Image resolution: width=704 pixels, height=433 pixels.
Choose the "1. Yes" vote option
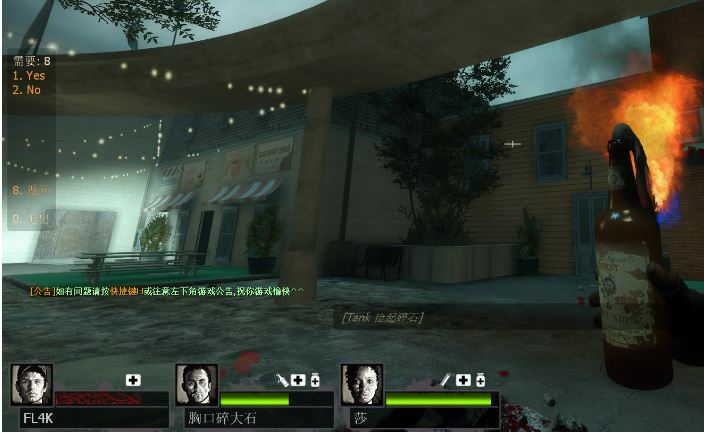(x=28, y=75)
